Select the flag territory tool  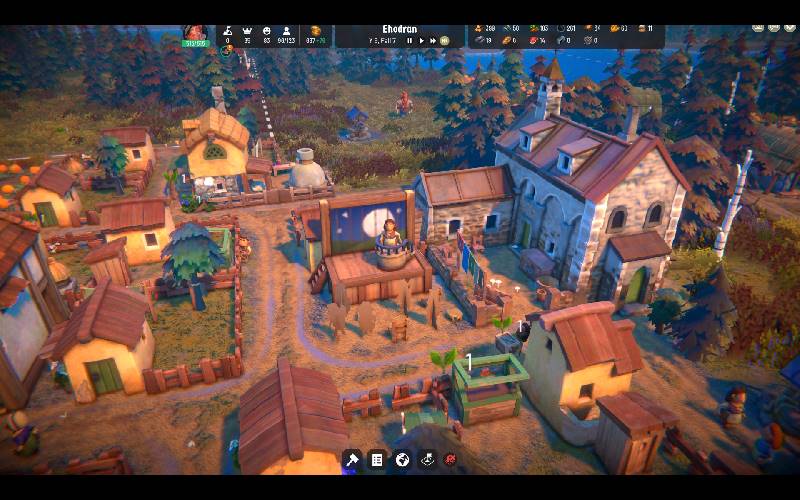point(427,459)
